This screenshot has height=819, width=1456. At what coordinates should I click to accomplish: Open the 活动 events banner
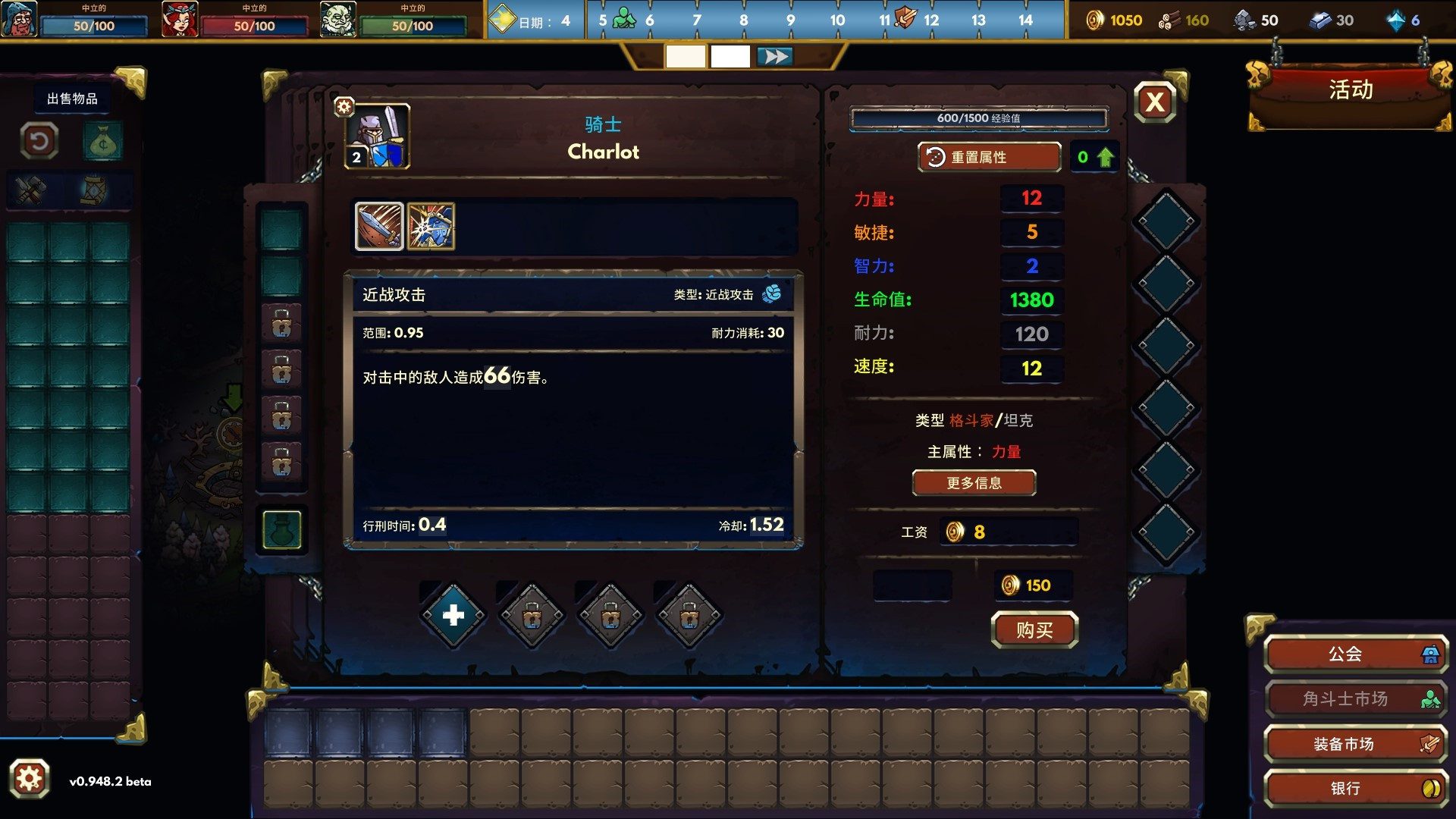[1350, 91]
